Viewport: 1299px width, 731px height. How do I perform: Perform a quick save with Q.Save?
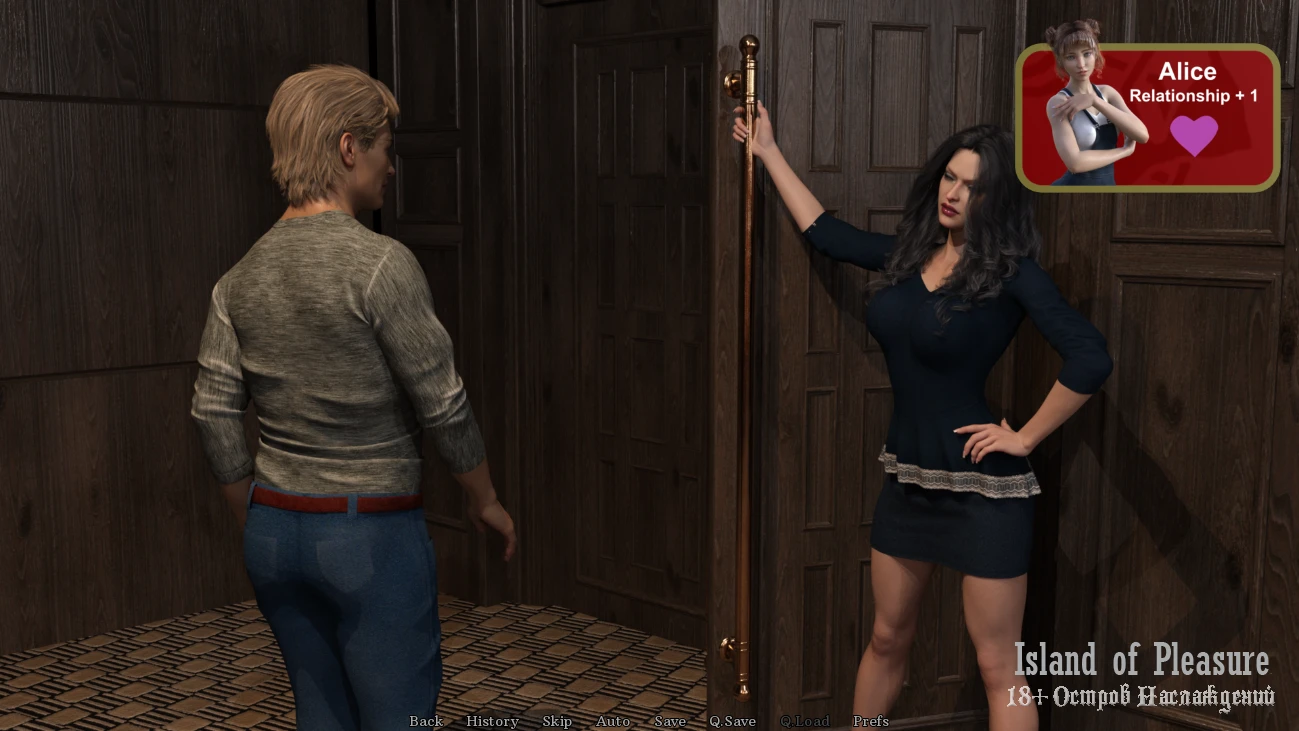point(732,721)
